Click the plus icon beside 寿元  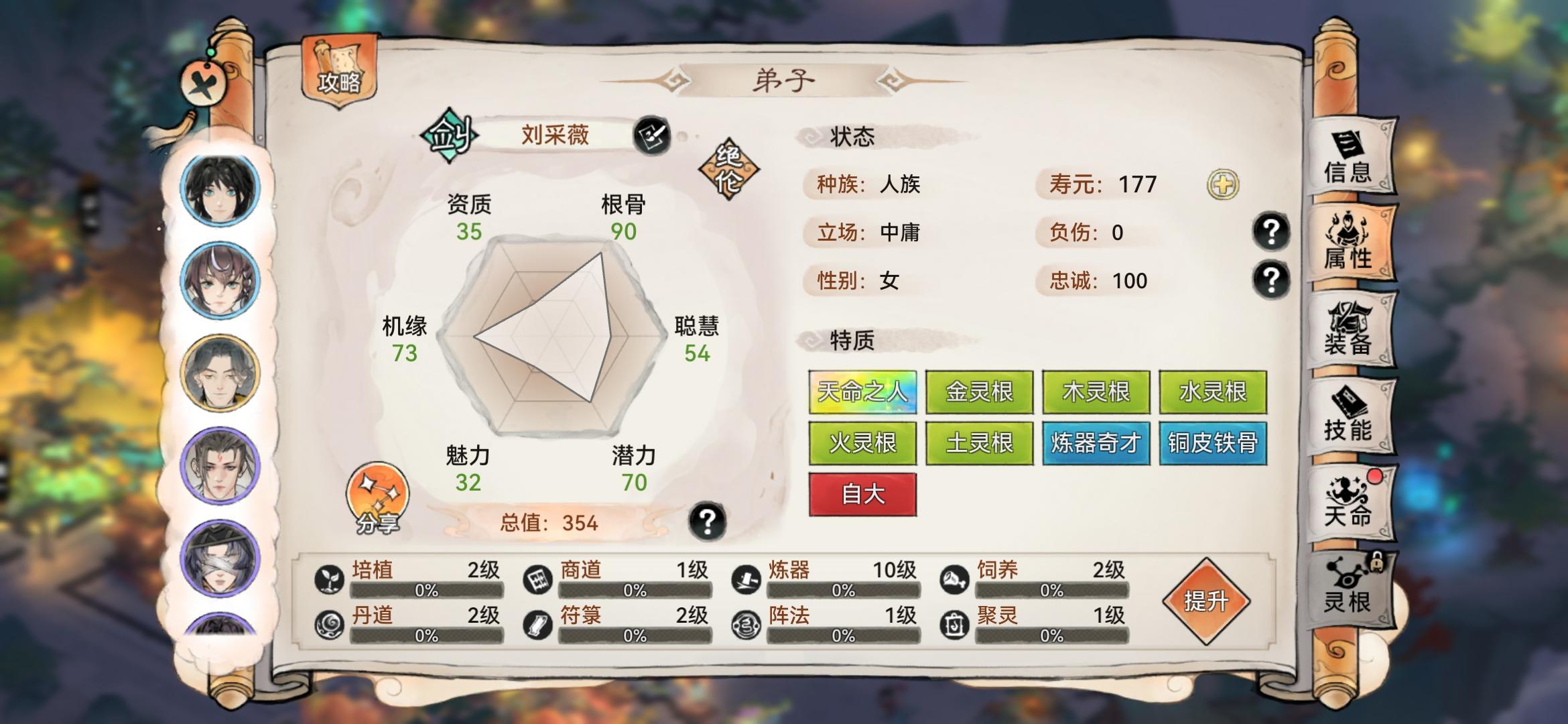[1222, 183]
